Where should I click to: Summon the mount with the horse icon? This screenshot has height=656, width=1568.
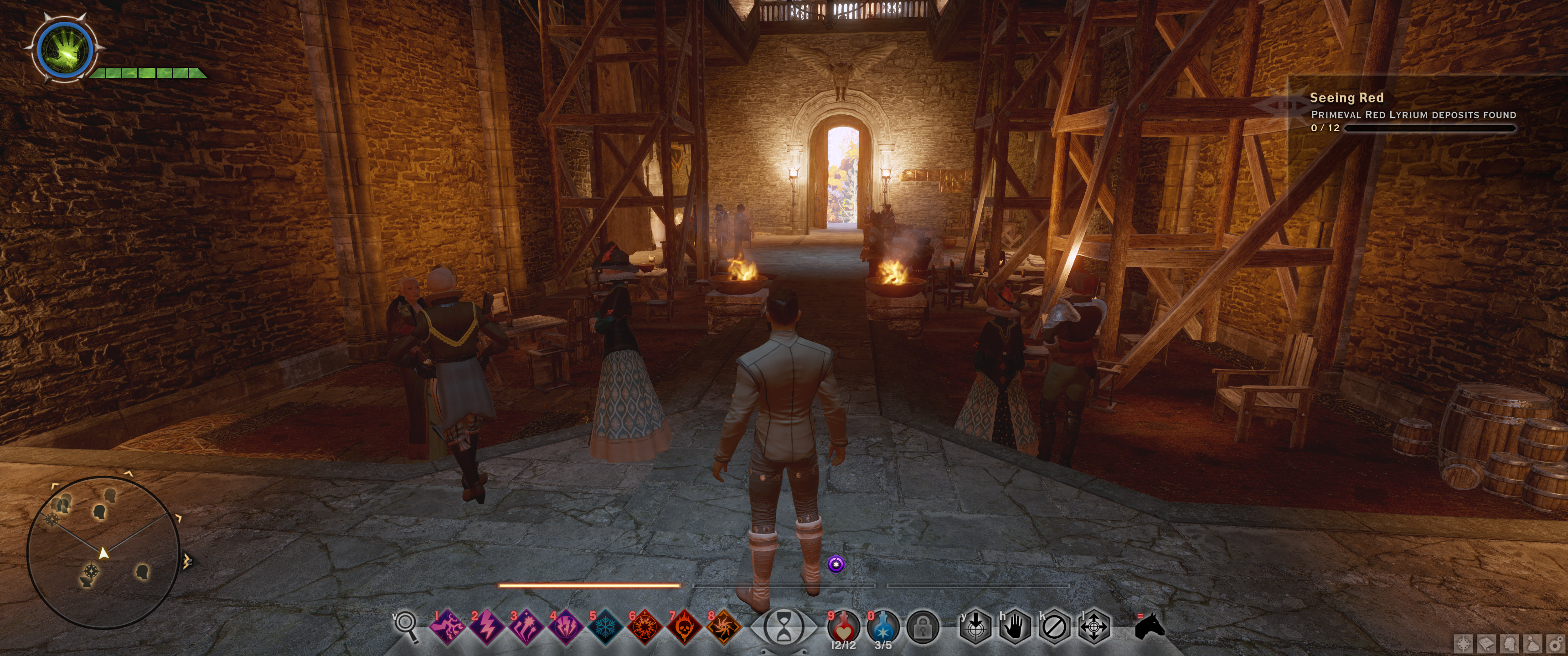tap(1150, 626)
